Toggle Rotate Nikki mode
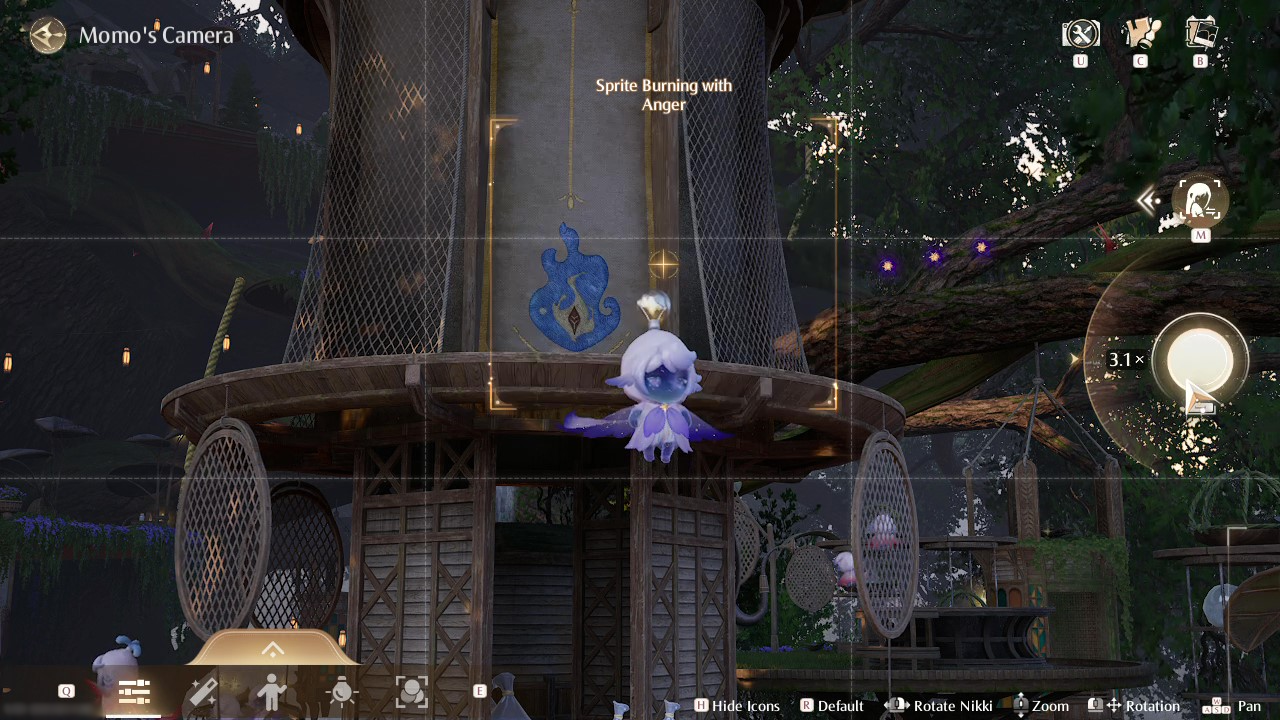The image size is (1280, 720). pos(940,706)
